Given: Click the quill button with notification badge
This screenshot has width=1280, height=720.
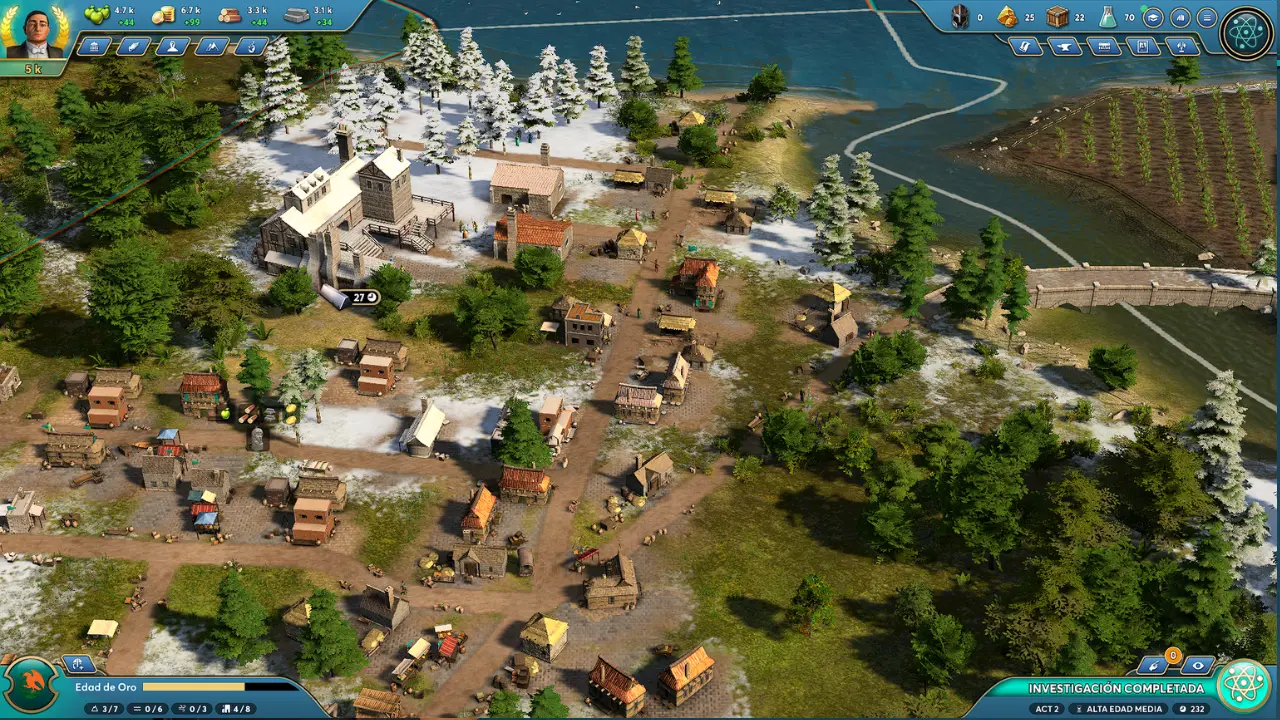Looking at the screenshot, I should click(1156, 665).
